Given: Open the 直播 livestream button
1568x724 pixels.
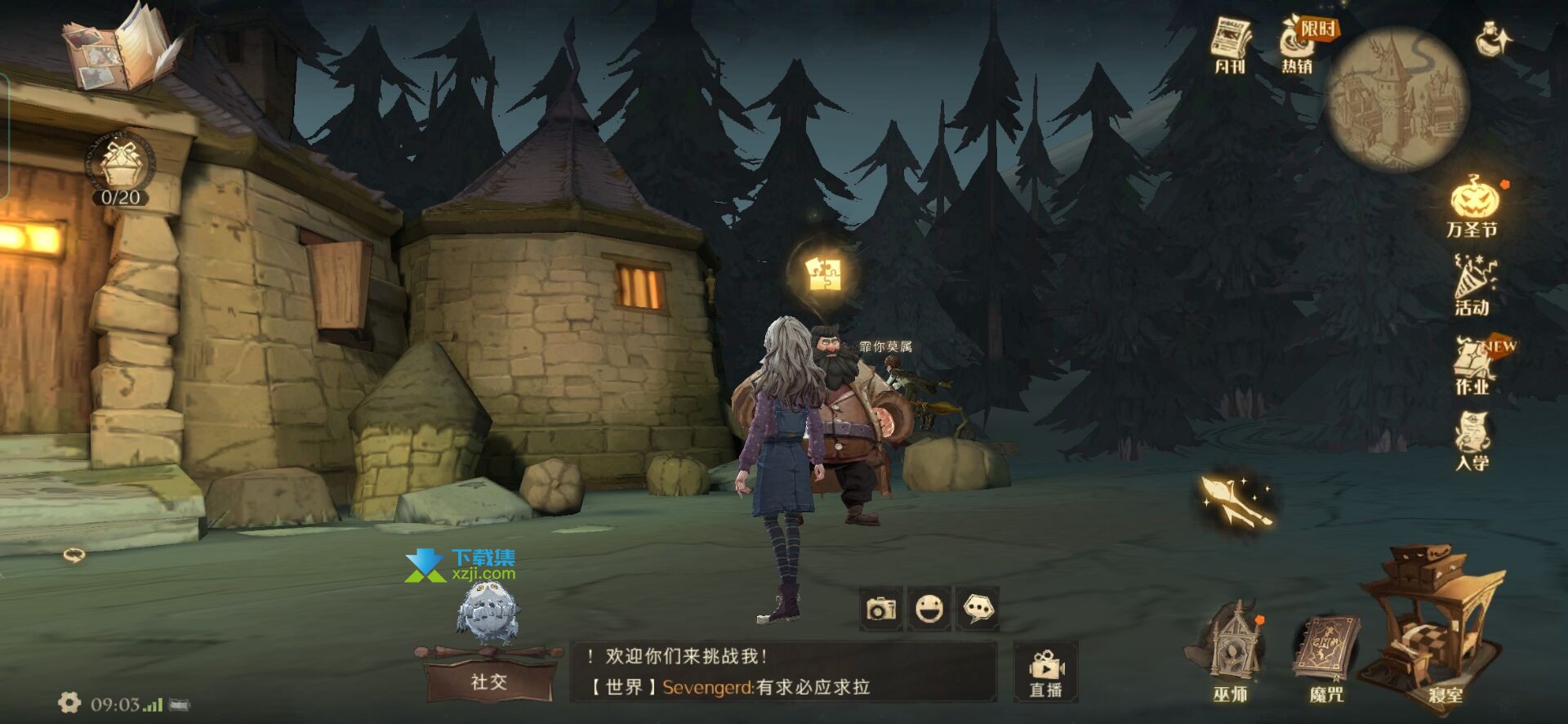Looking at the screenshot, I should coord(1046,672).
